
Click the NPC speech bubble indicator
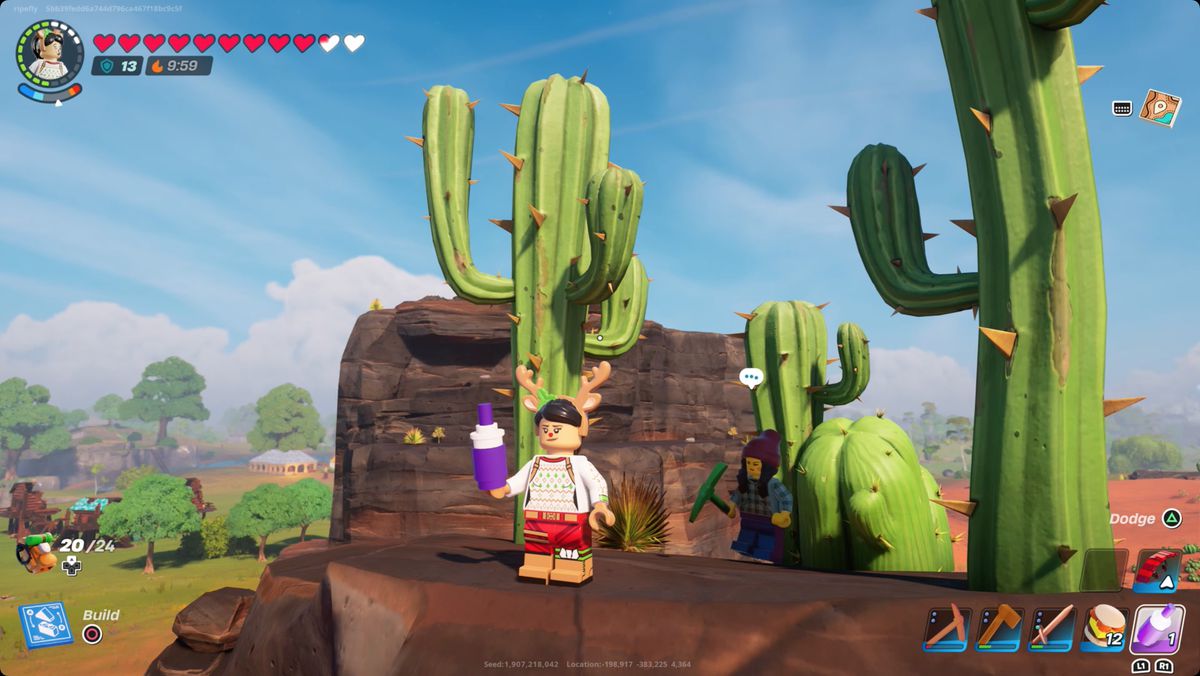click(751, 378)
